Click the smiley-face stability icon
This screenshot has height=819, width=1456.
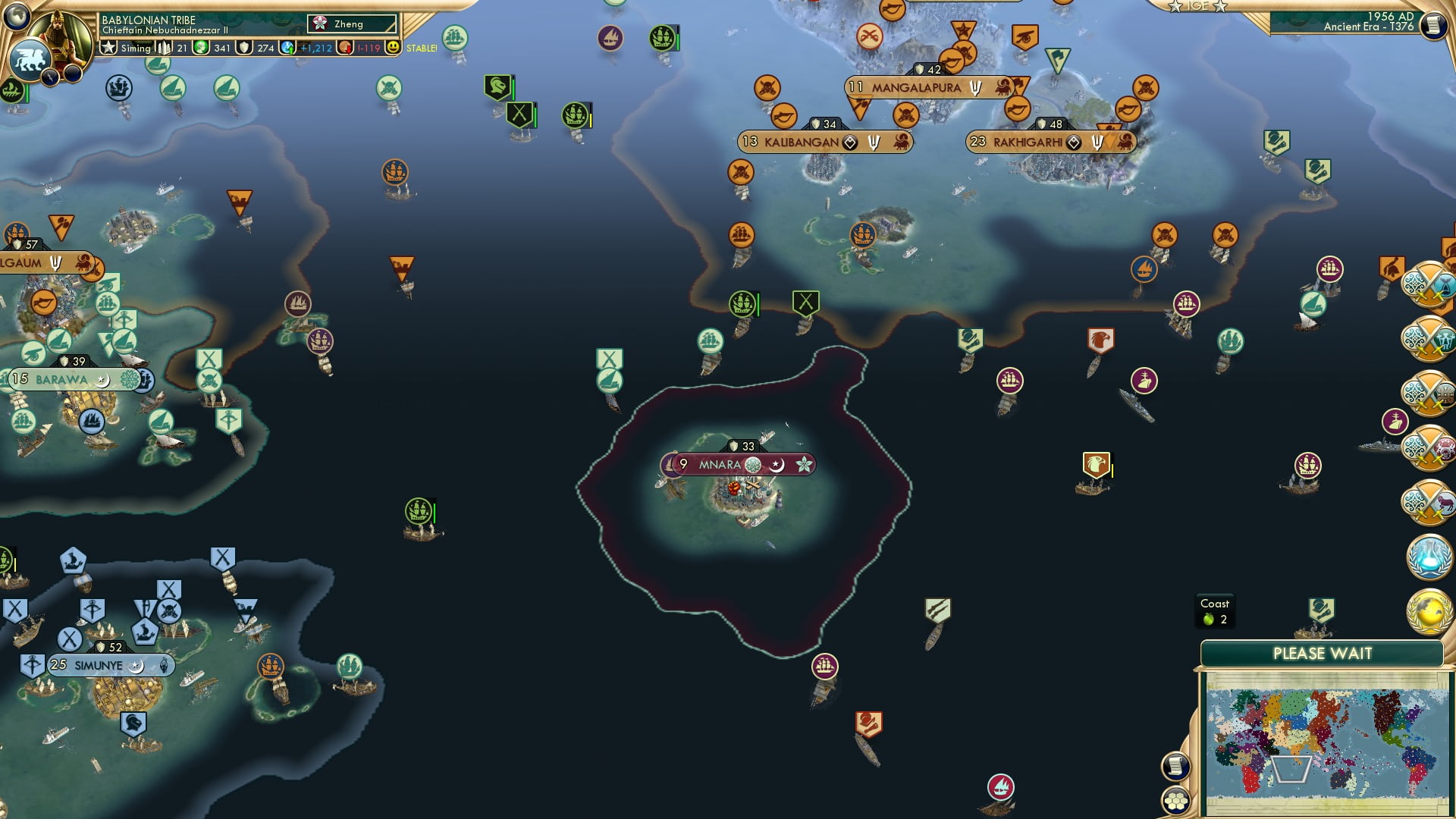coord(393,48)
